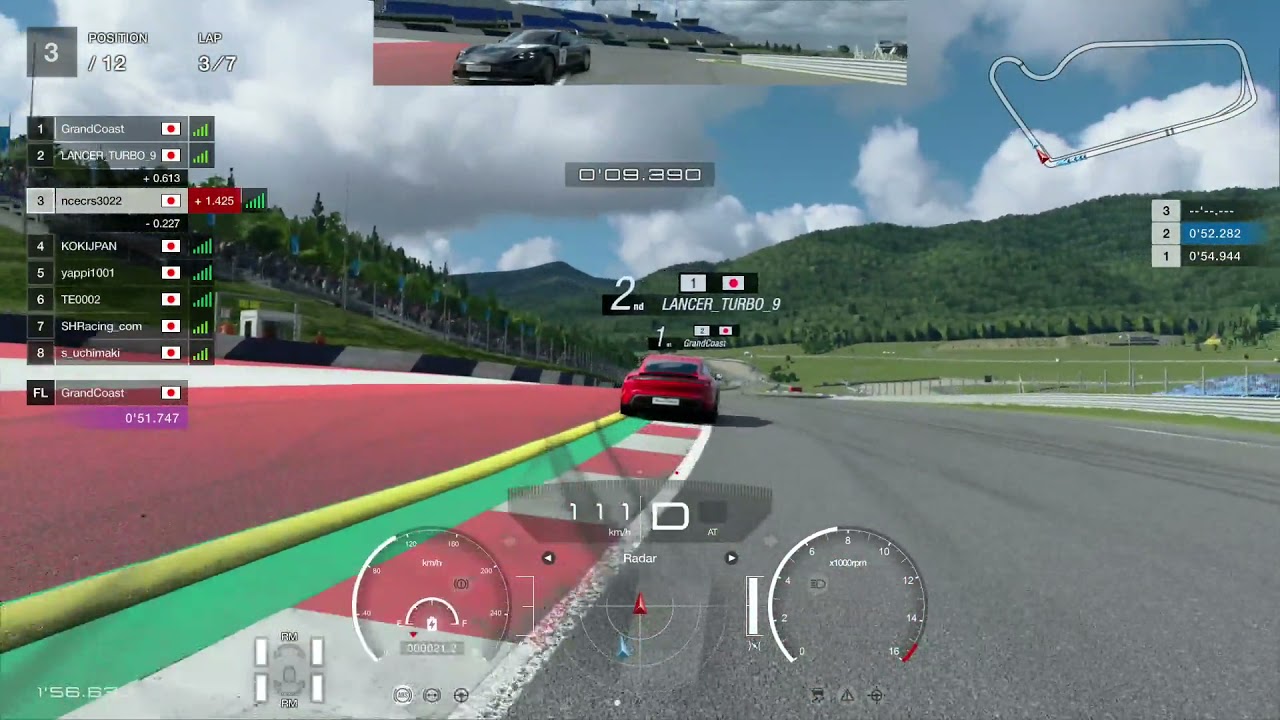Image resolution: width=1280 pixels, height=720 pixels.
Task: Choose SHRacing_com in the standings
Action: (108, 326)
